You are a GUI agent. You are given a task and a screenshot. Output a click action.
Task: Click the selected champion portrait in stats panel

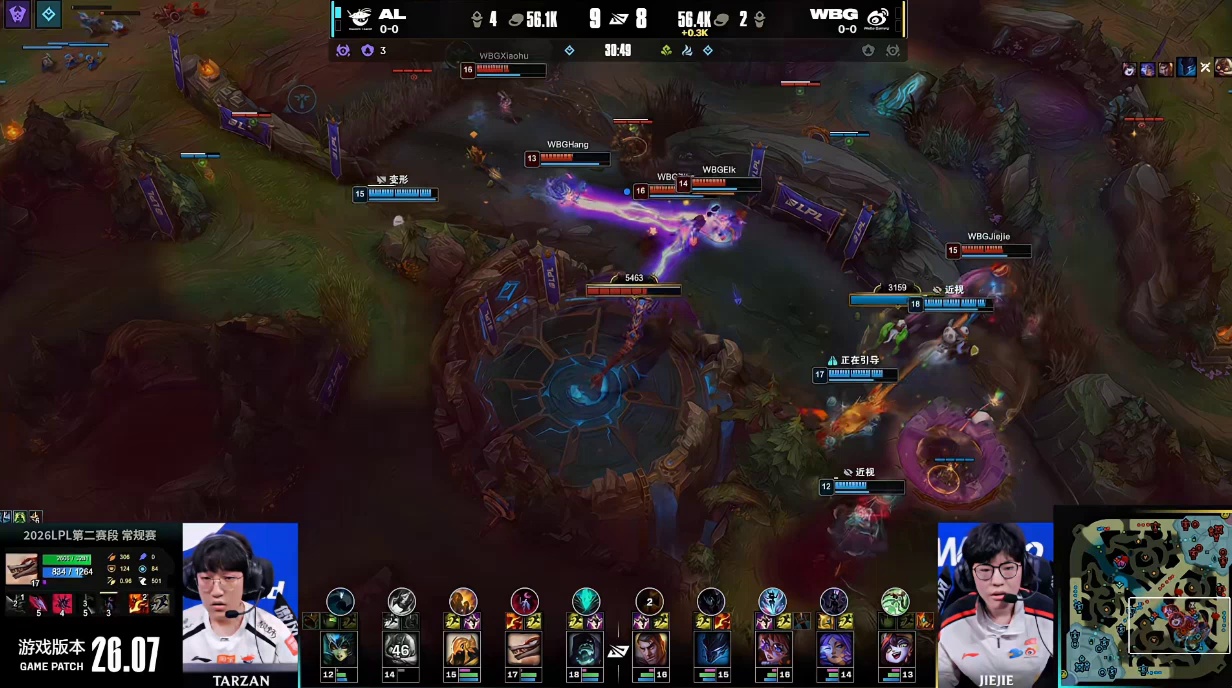[x=21, y=568]
